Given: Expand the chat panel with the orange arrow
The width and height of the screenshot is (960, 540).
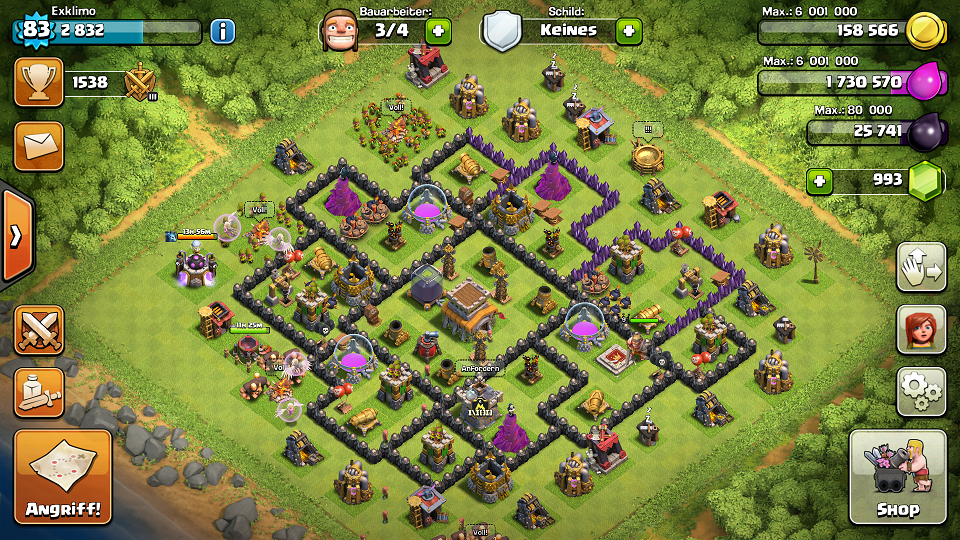Looking at the screenshot, I should (16, 236).
